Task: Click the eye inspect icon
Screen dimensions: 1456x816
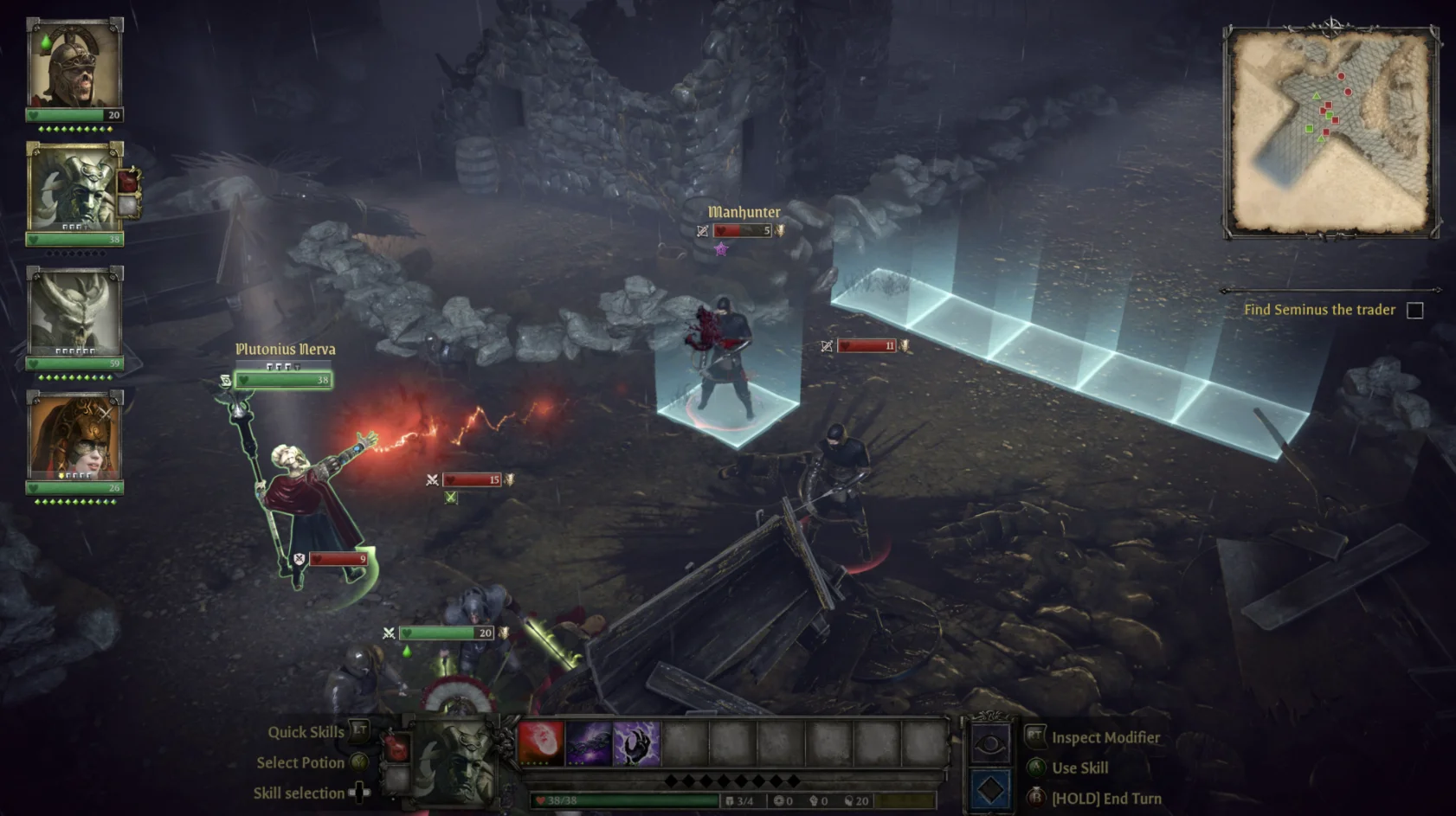Action: (990, 743)
